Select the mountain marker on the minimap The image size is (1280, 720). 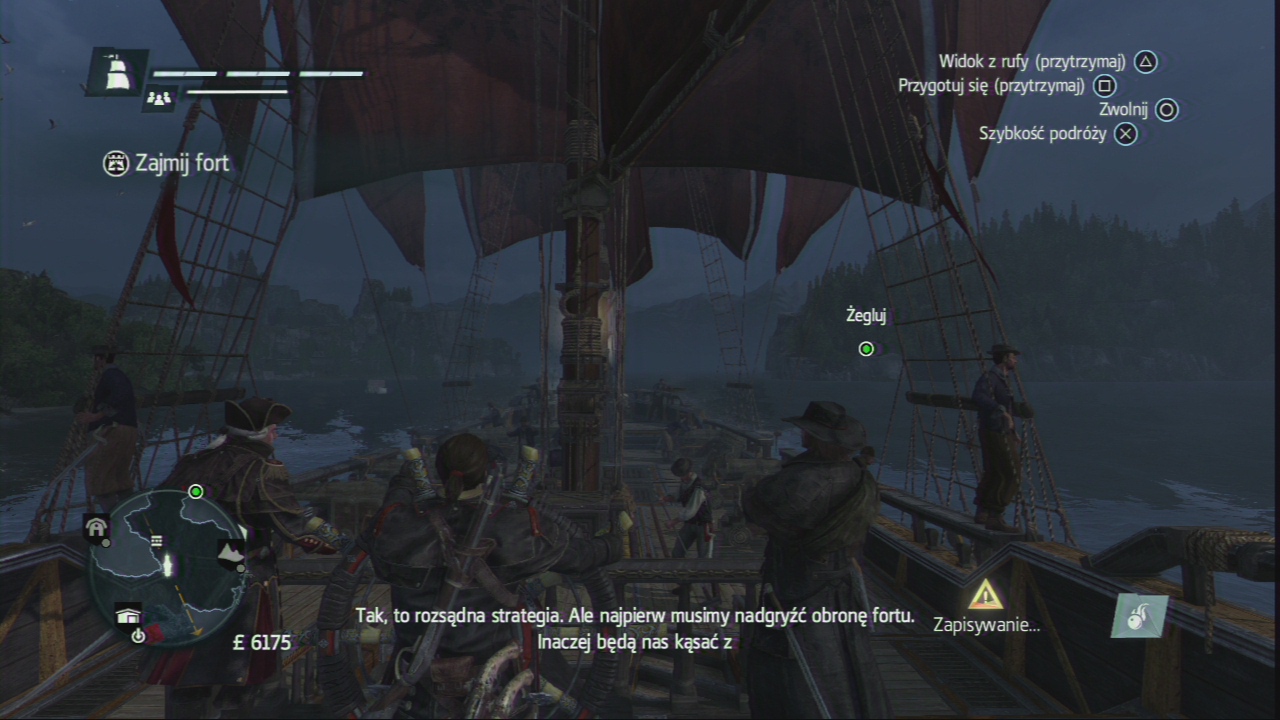coord(231,551)
